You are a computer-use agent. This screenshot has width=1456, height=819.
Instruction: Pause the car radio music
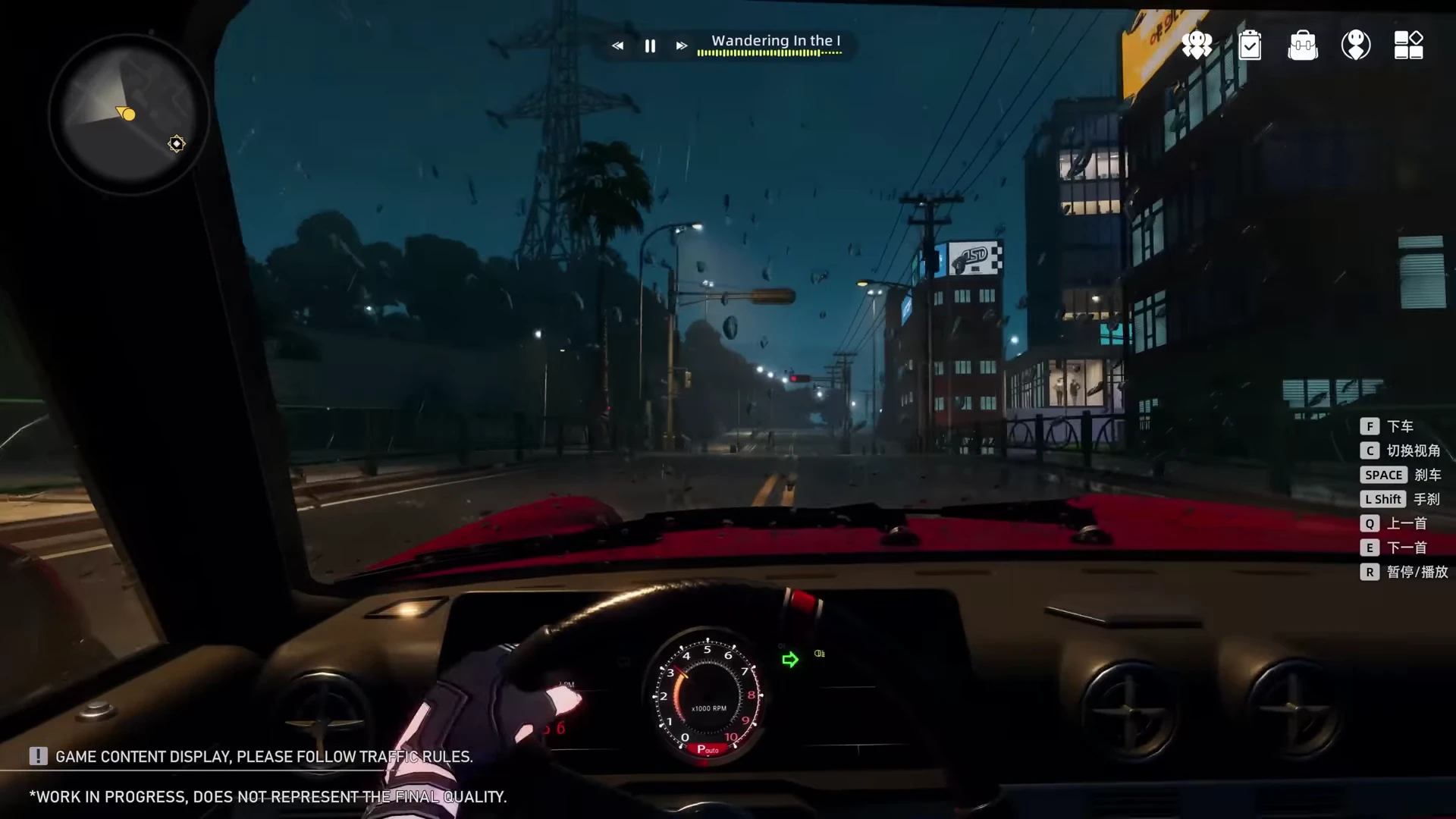point(650,46)
